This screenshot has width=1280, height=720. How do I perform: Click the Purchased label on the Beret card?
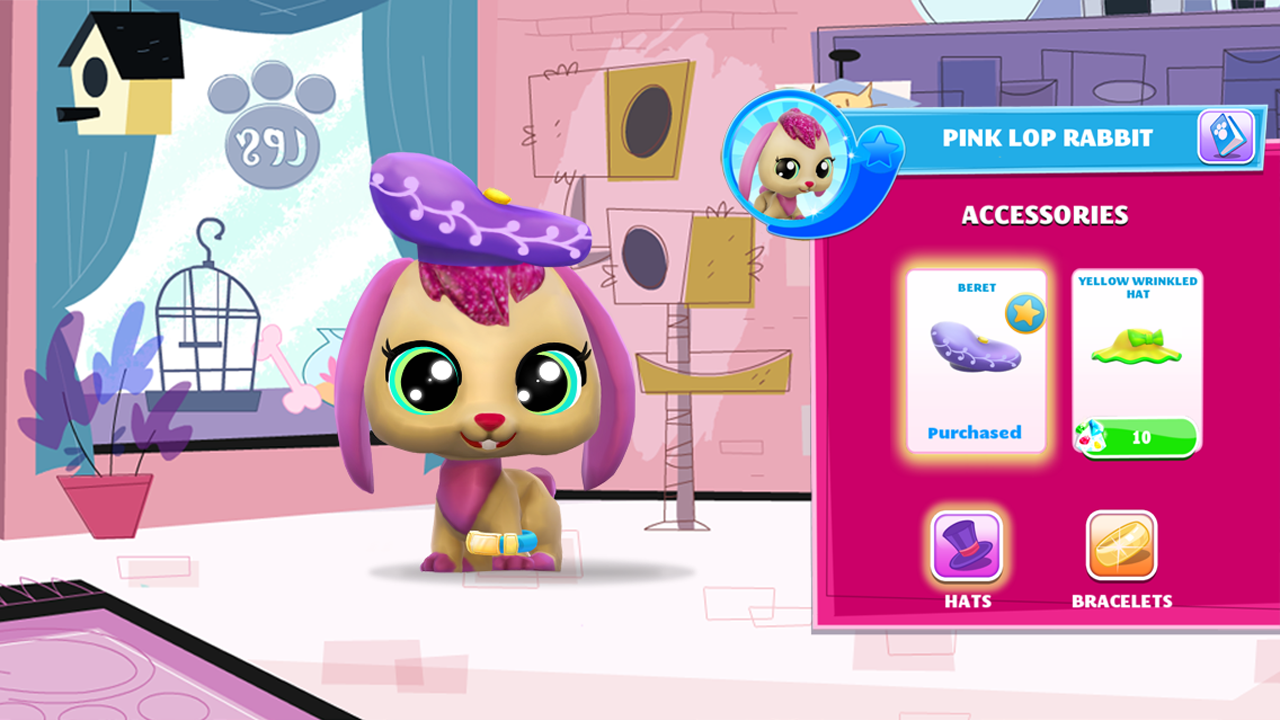click(x=976, y=432)
